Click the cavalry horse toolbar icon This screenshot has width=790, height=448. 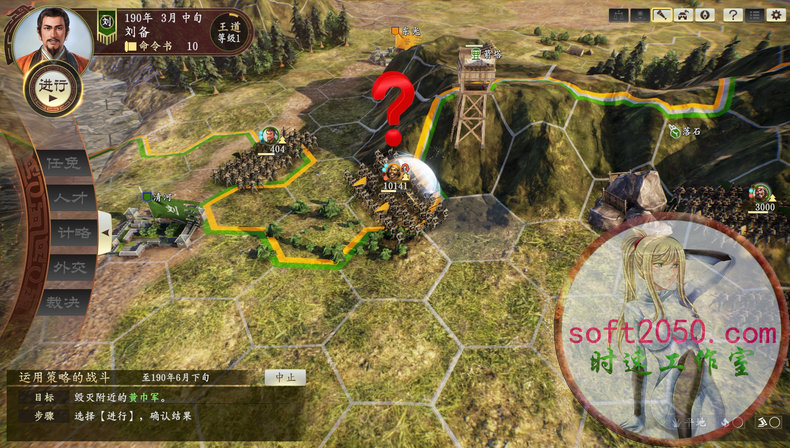(x=683, y=15)
